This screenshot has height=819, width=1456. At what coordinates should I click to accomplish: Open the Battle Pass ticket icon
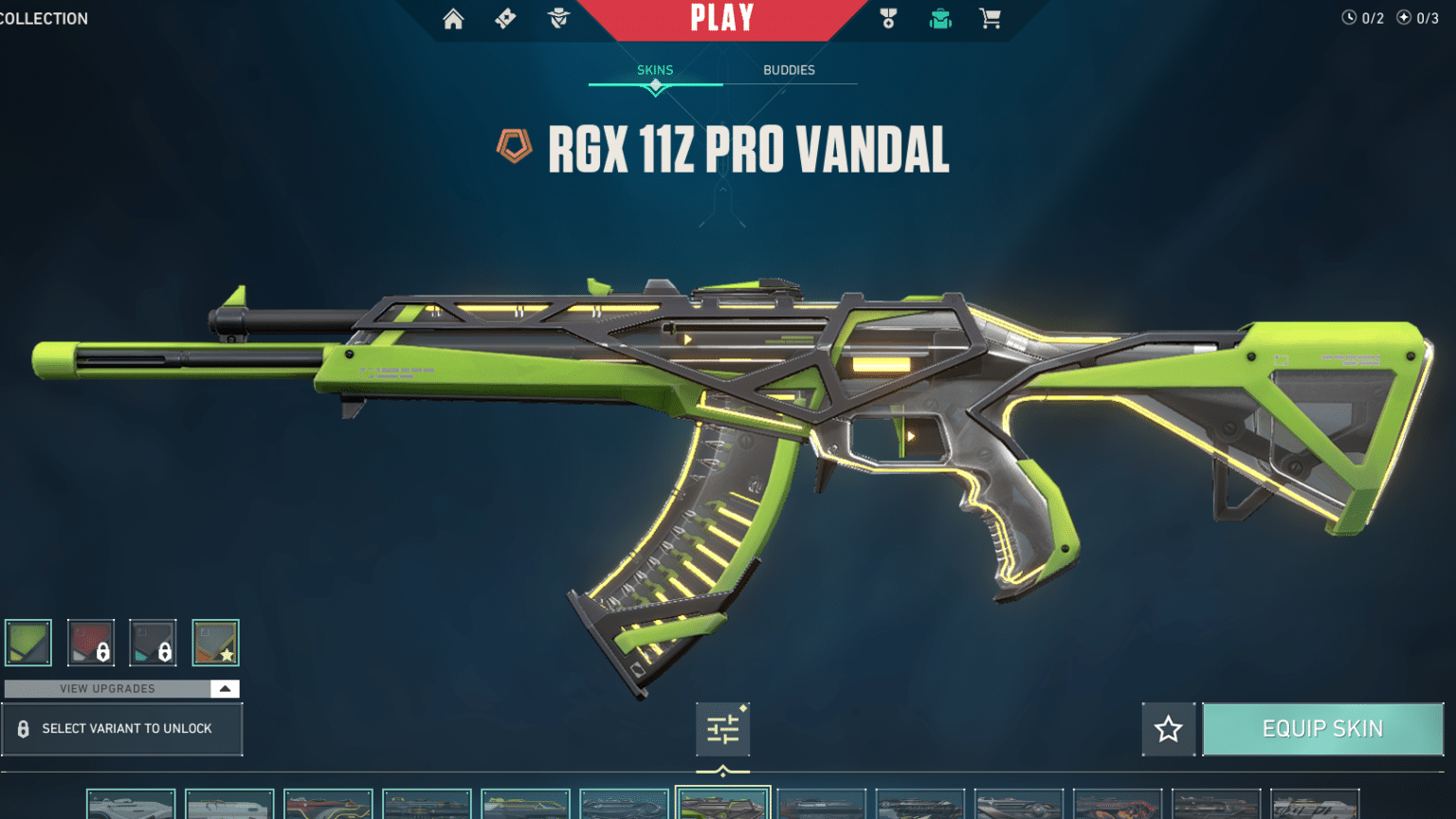pyautogui.click(x=504, y=19)
